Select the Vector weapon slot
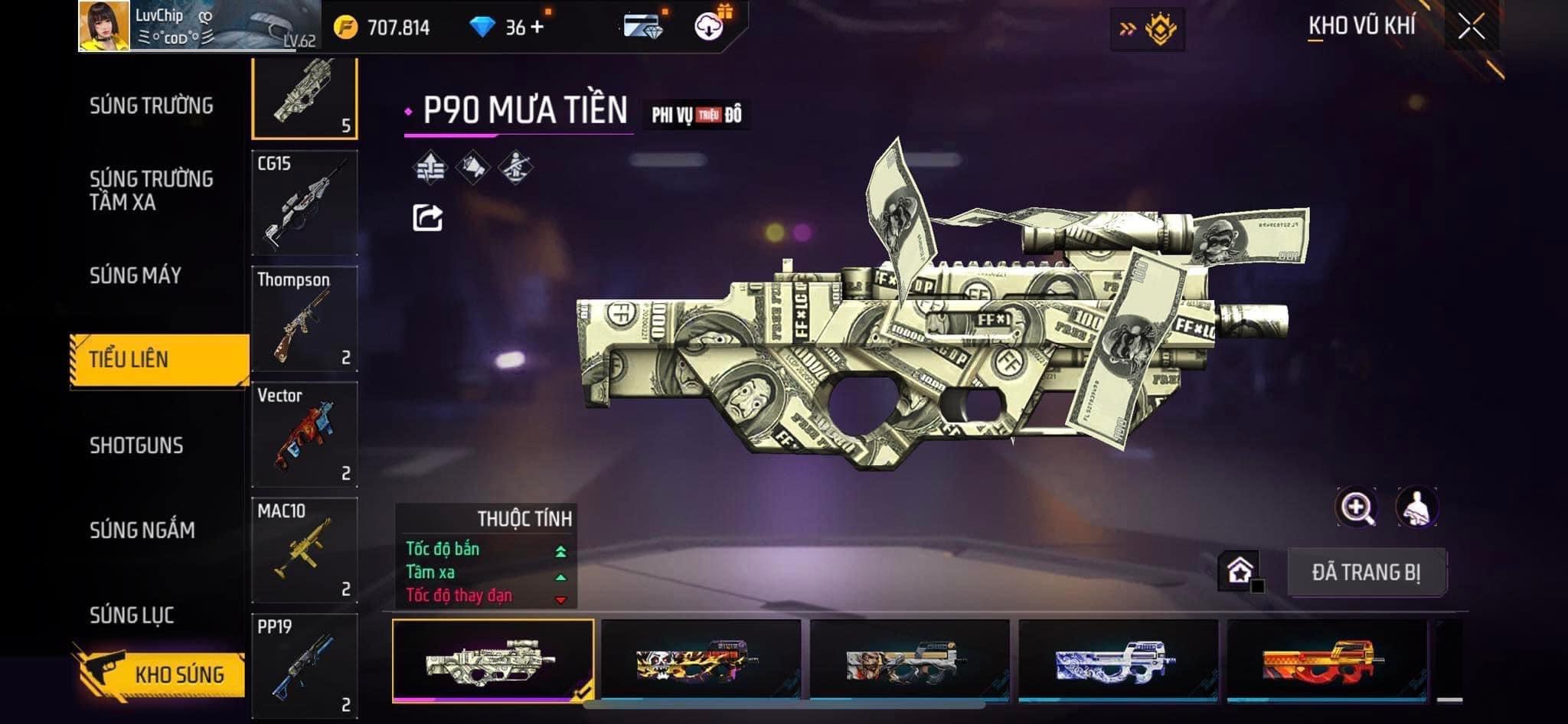1568x724 pixels. (x=305, y=434)
